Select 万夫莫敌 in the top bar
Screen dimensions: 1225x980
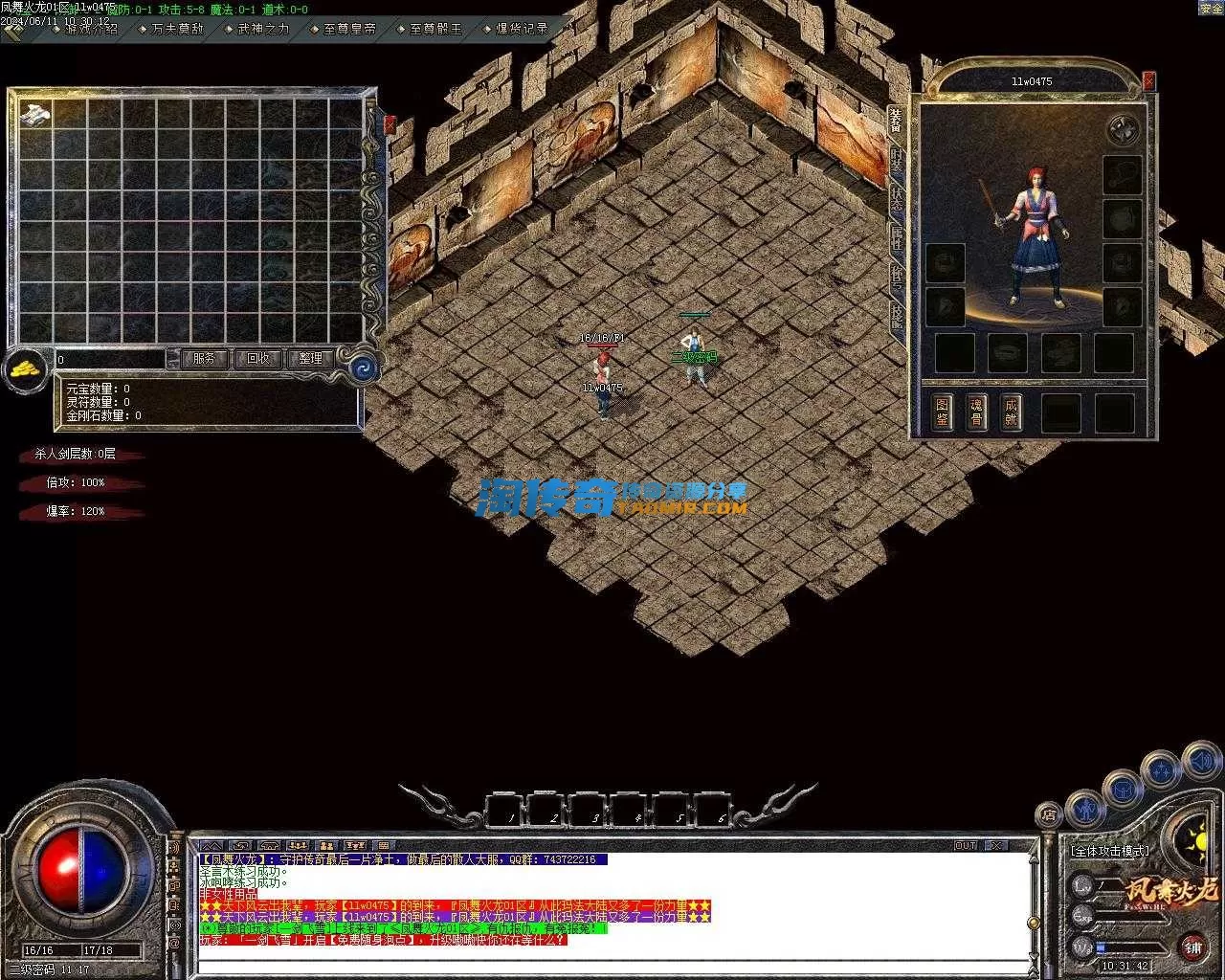(176, 29)
